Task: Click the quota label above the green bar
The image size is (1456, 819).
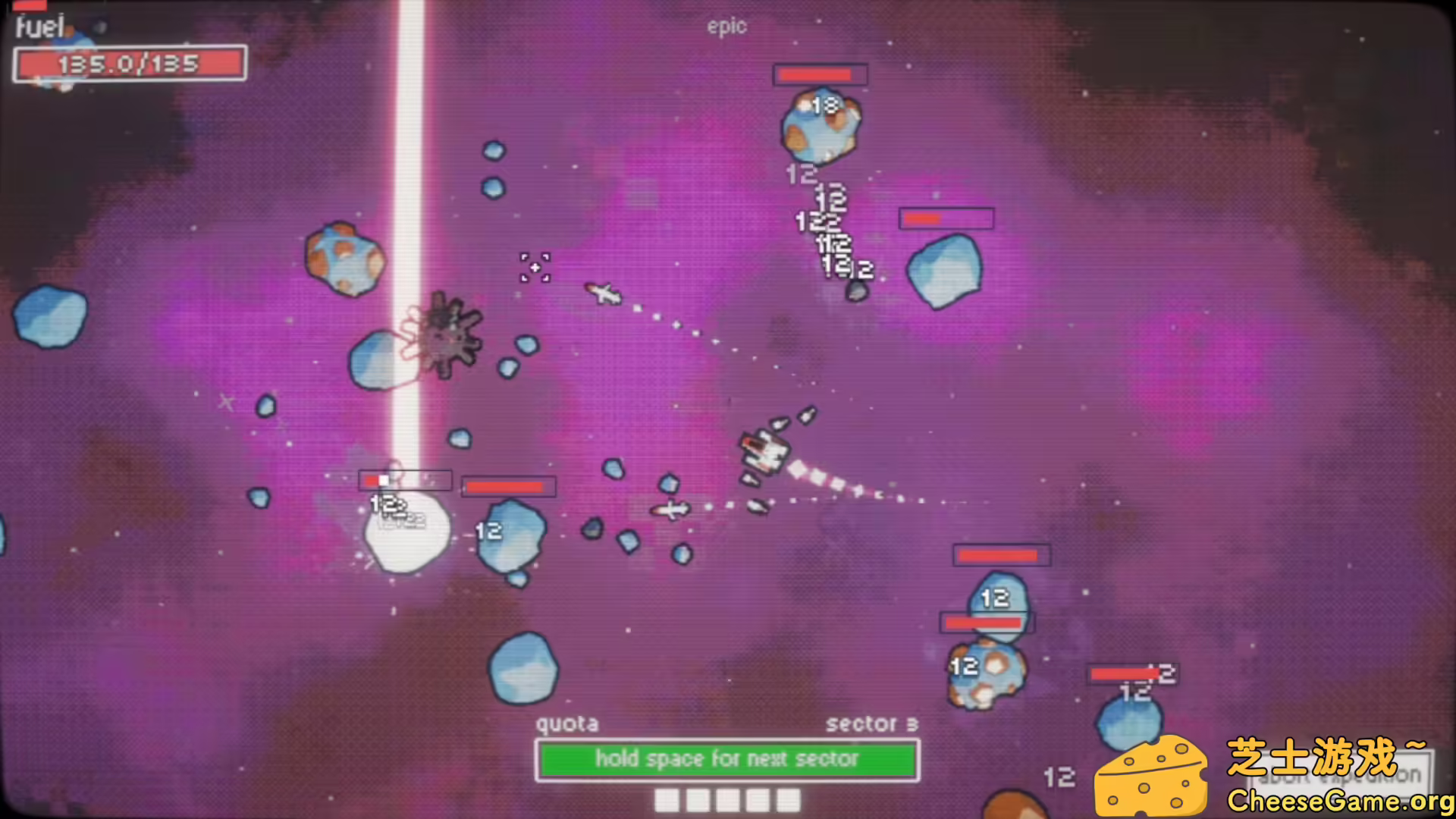Action: [x=567, y=723]
